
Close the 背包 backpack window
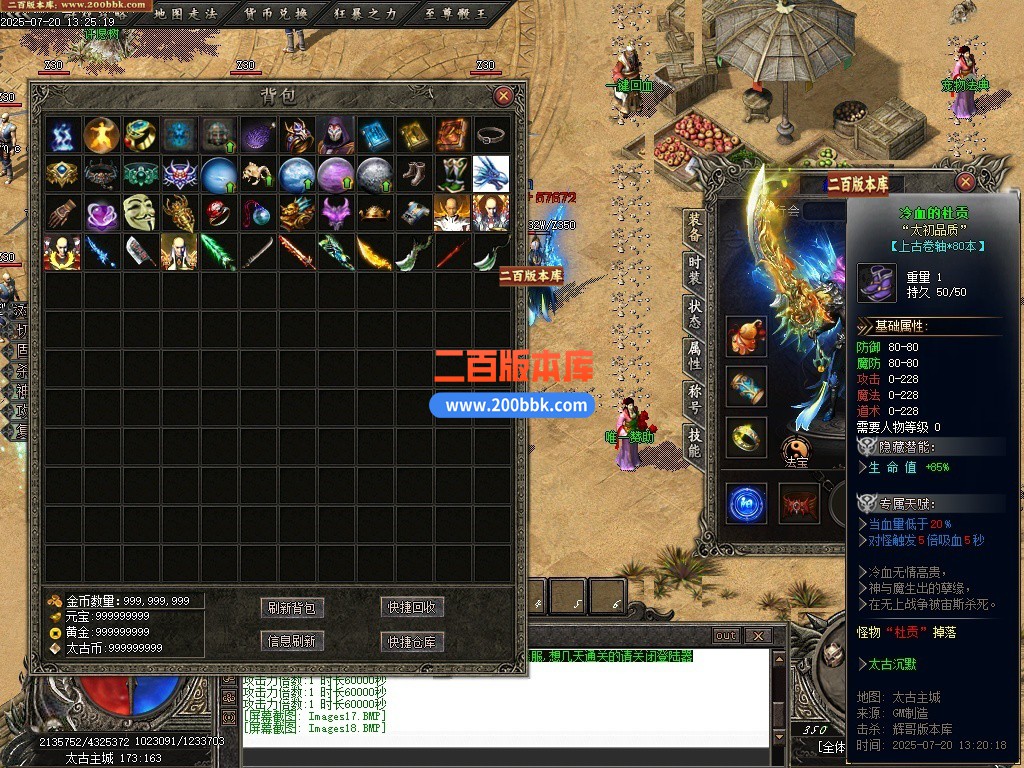503,96
